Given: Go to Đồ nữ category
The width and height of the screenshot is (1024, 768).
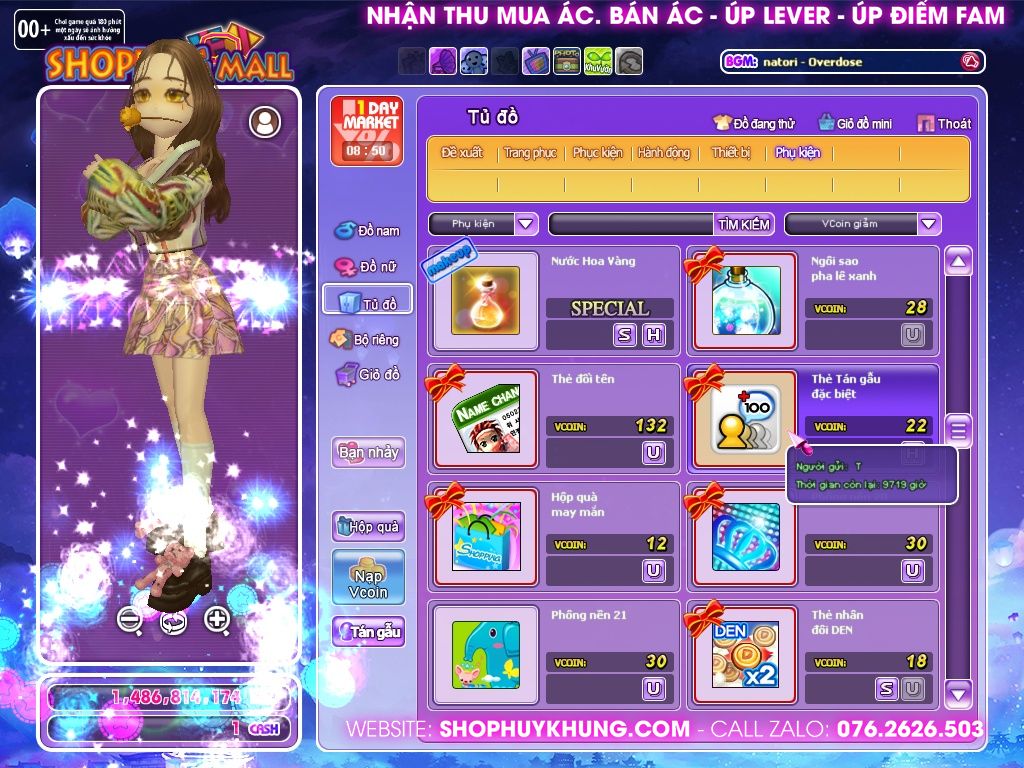Looking at the screenshot, I should click(367, 267).
